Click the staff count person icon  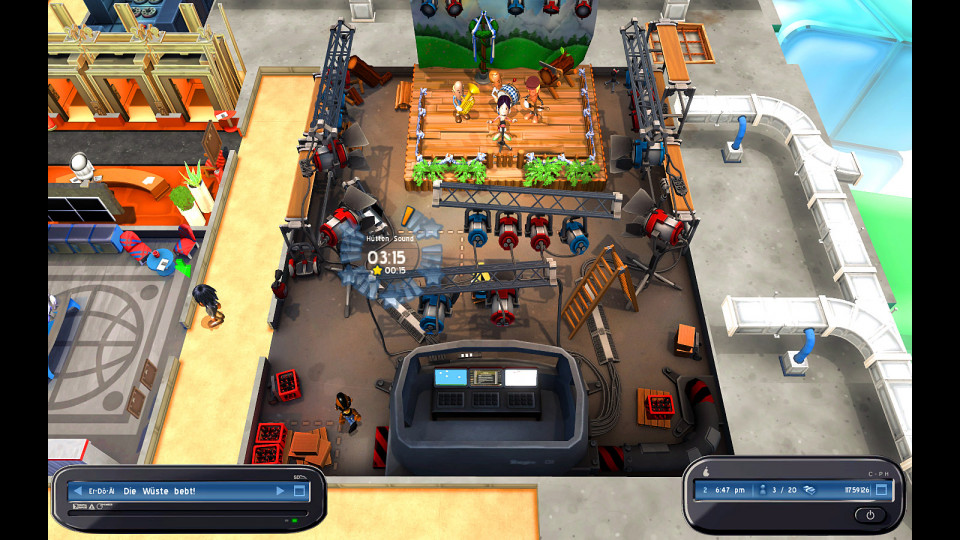tap(763, 490)
